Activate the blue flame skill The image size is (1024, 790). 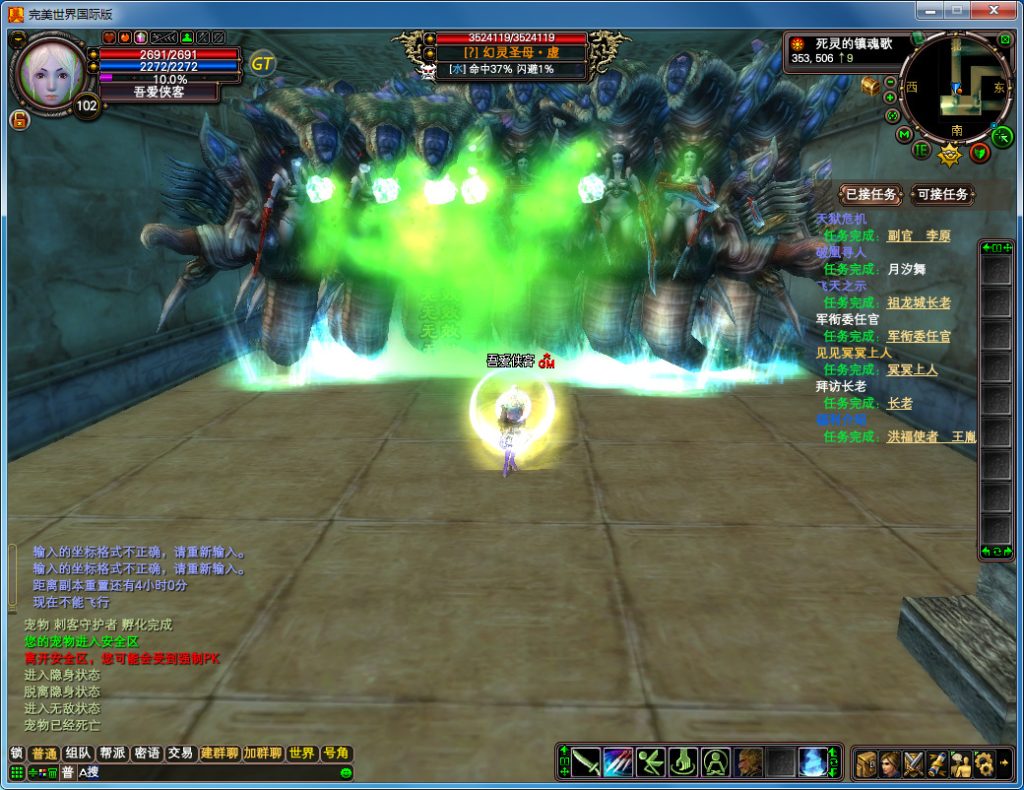coord(813,762)
